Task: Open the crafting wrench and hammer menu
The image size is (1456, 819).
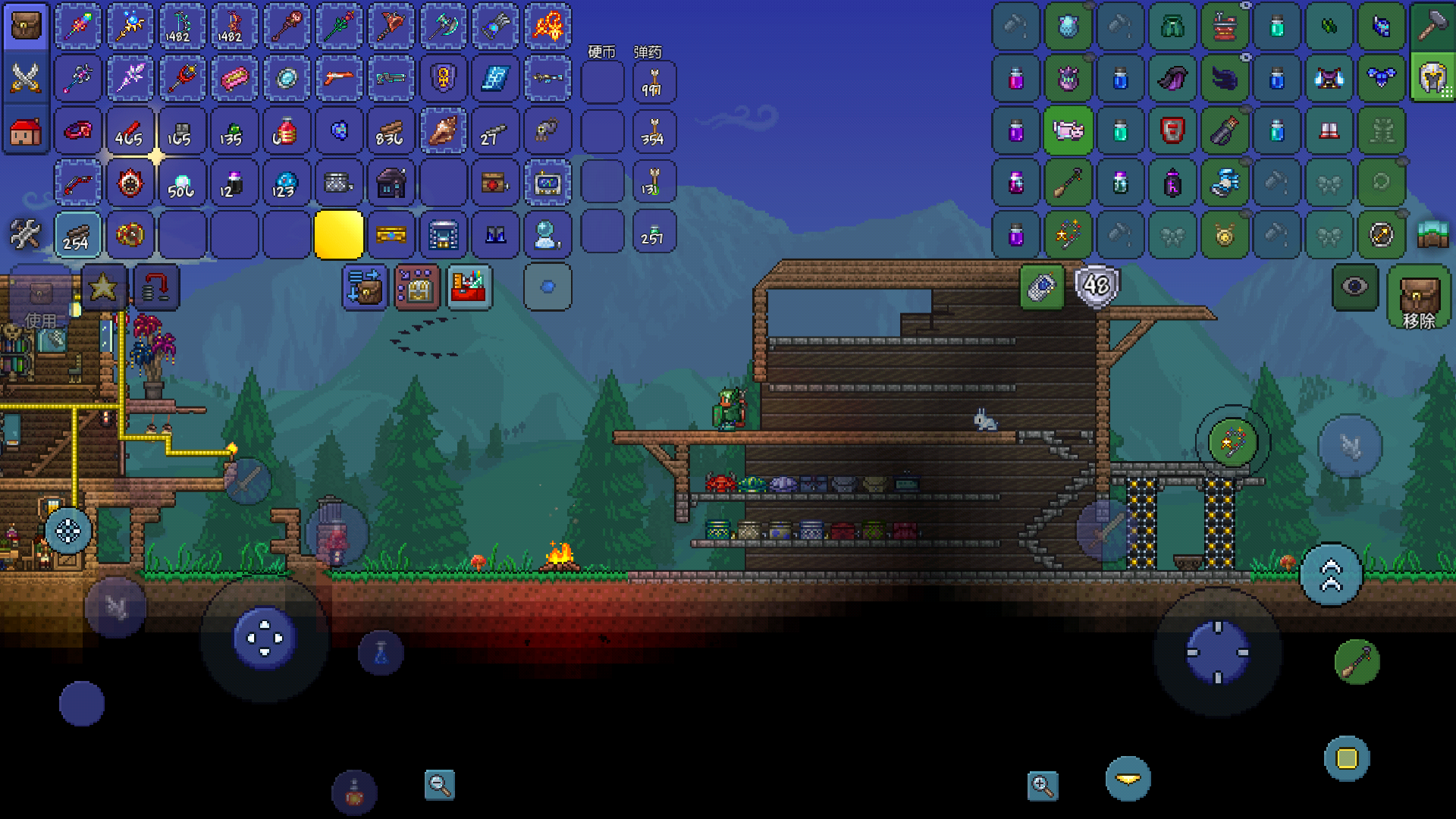Action: (x=26, y=234)
